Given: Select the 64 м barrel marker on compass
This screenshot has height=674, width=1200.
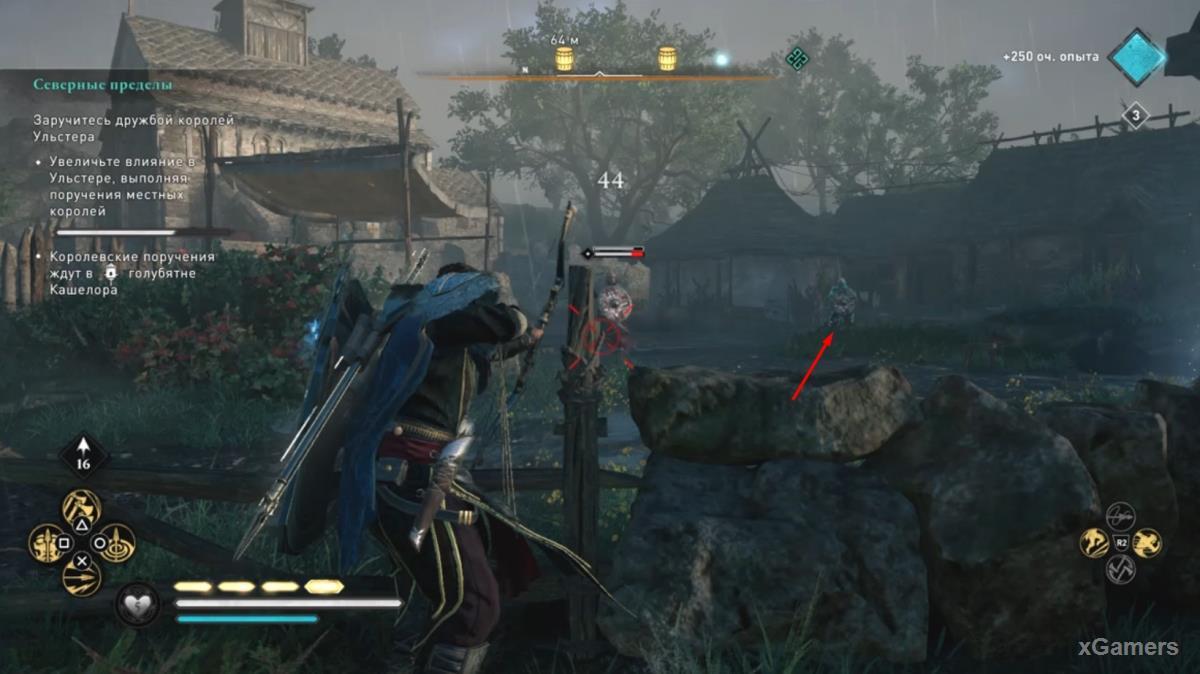Looking at the screenshot, I should pos(564,59).
